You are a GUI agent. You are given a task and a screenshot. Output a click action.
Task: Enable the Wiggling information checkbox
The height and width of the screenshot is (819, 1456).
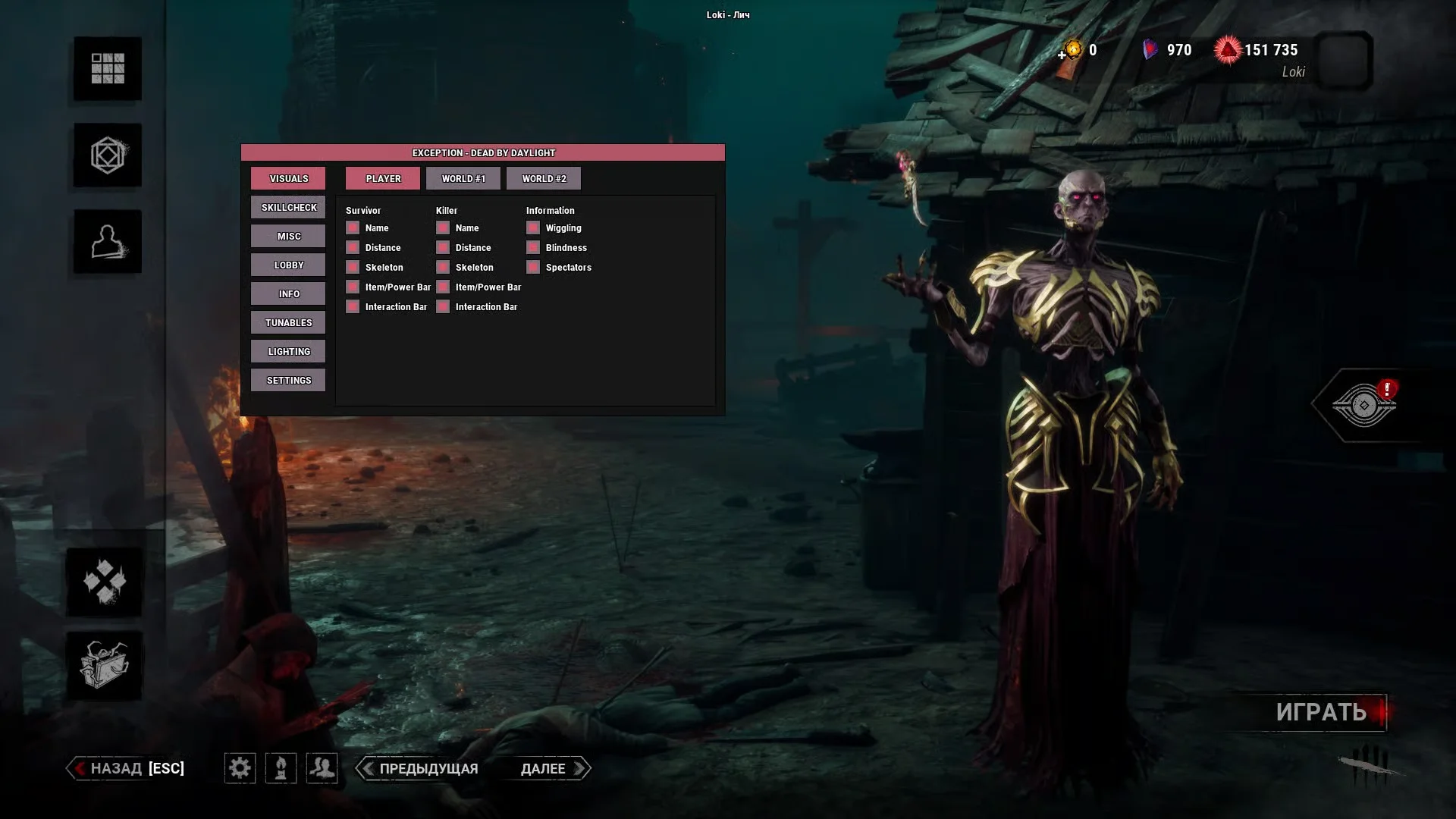(533, 228)
